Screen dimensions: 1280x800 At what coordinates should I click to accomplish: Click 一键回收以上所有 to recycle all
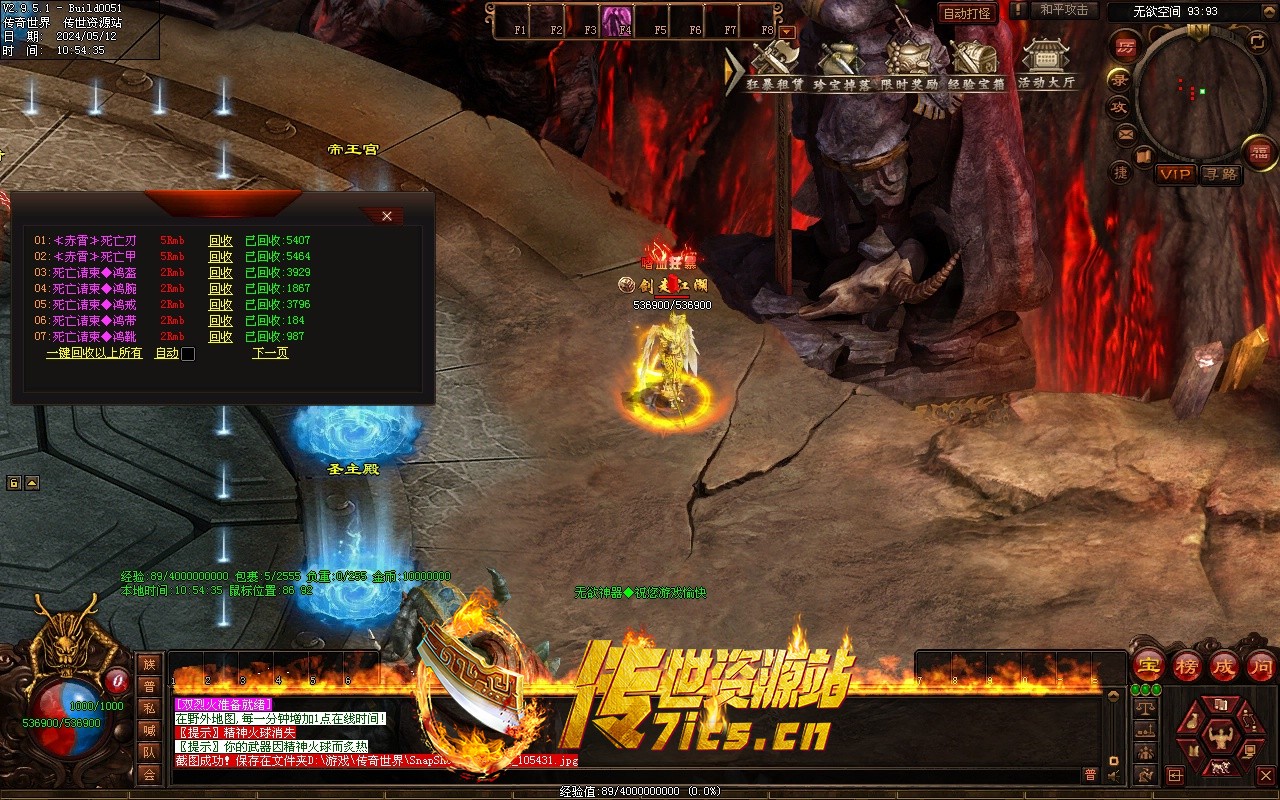point(94,353)
